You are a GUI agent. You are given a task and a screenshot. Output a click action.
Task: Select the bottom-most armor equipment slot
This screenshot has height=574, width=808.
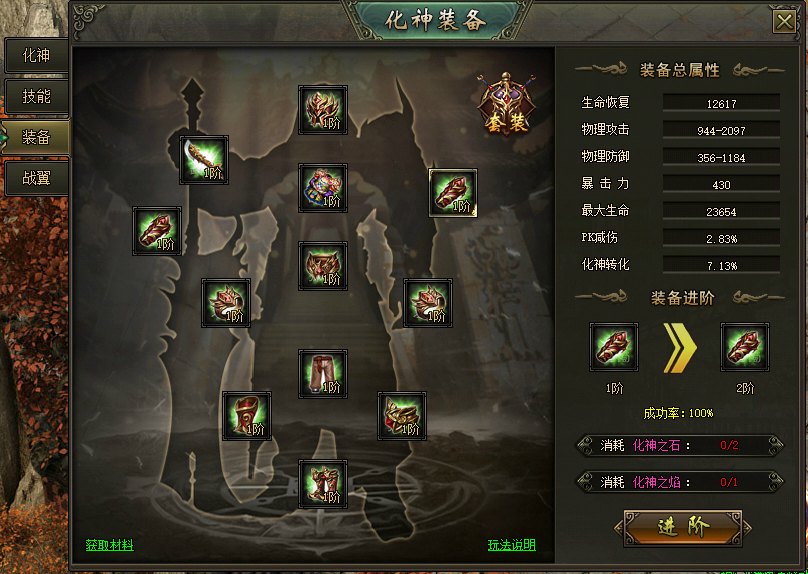(x=323, y=484)
